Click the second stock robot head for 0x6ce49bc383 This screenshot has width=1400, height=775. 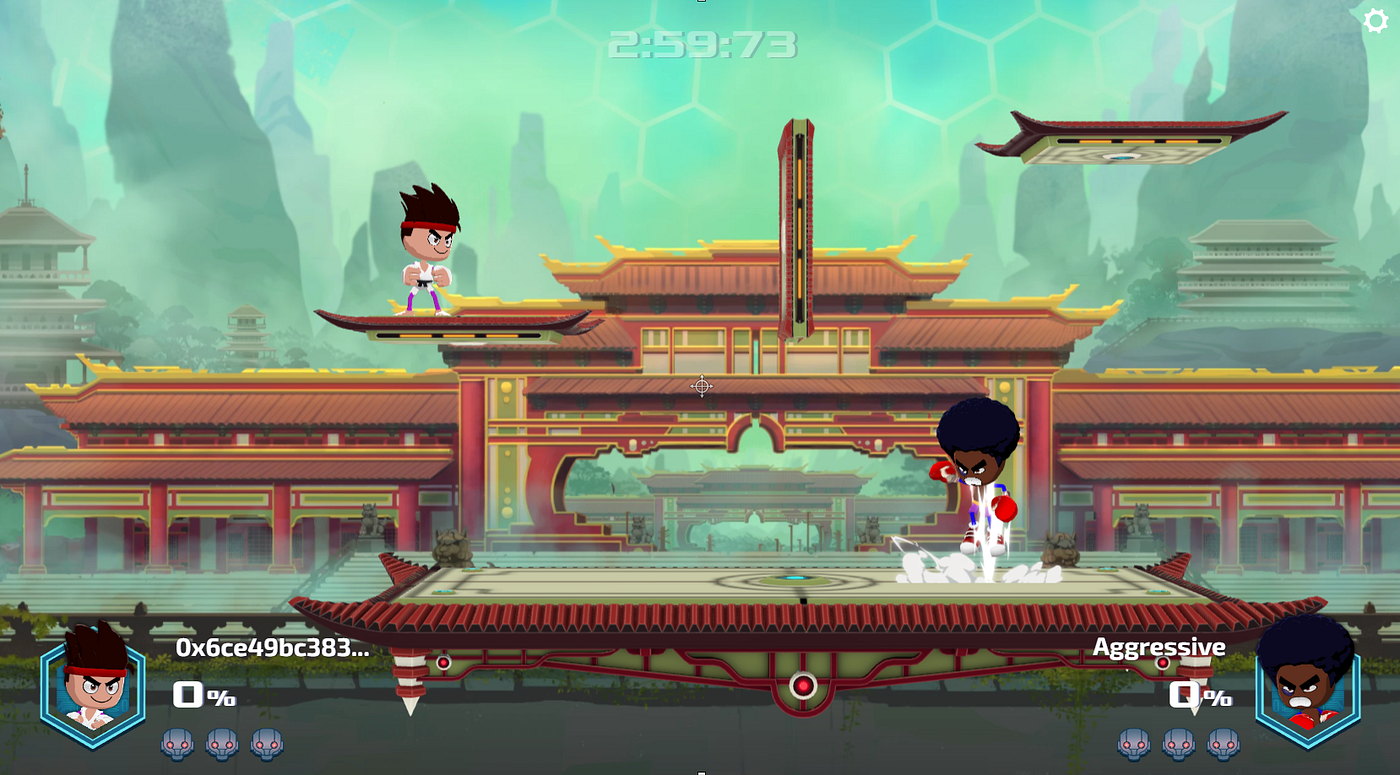222,744
